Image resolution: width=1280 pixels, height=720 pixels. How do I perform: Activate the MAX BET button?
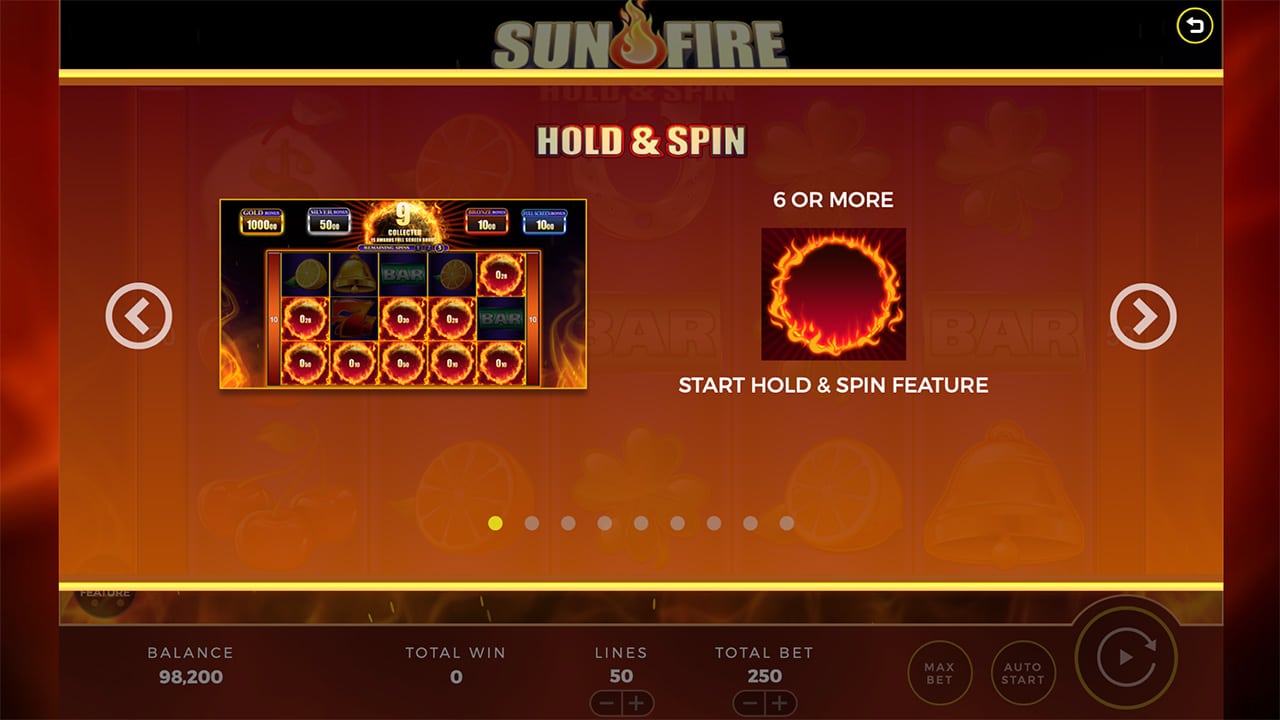pos(940,672)
